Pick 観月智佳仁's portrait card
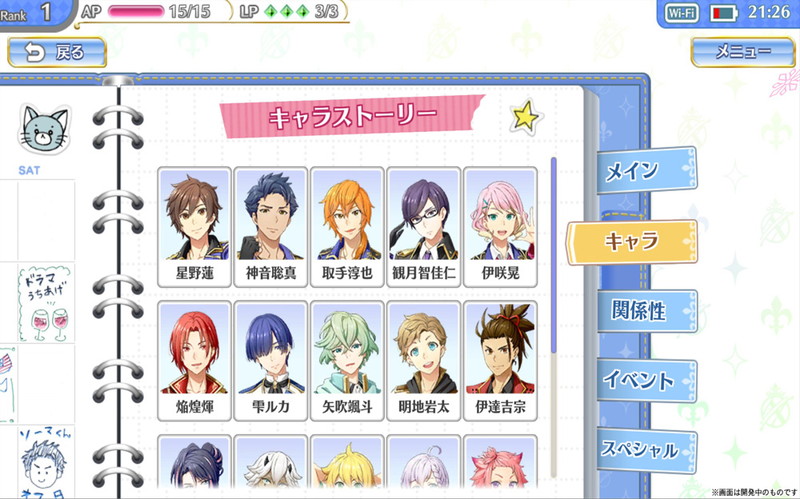Screen dimensions: 800x499 coord(424,227)
